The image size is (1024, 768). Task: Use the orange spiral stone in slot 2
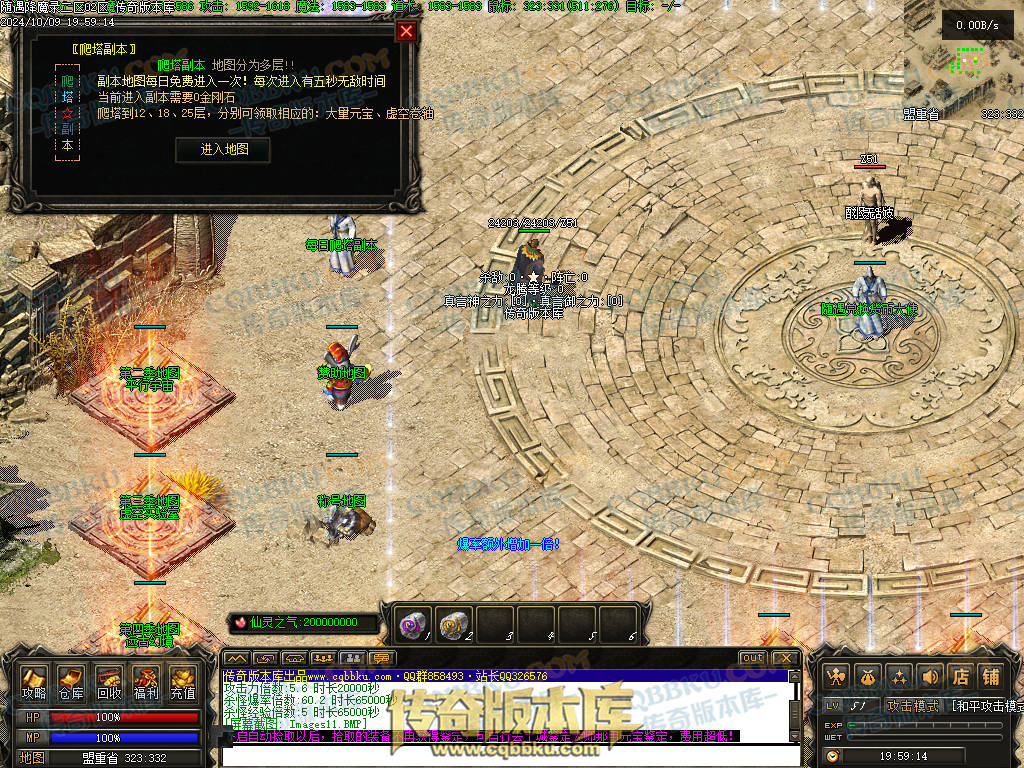point(455,624)
